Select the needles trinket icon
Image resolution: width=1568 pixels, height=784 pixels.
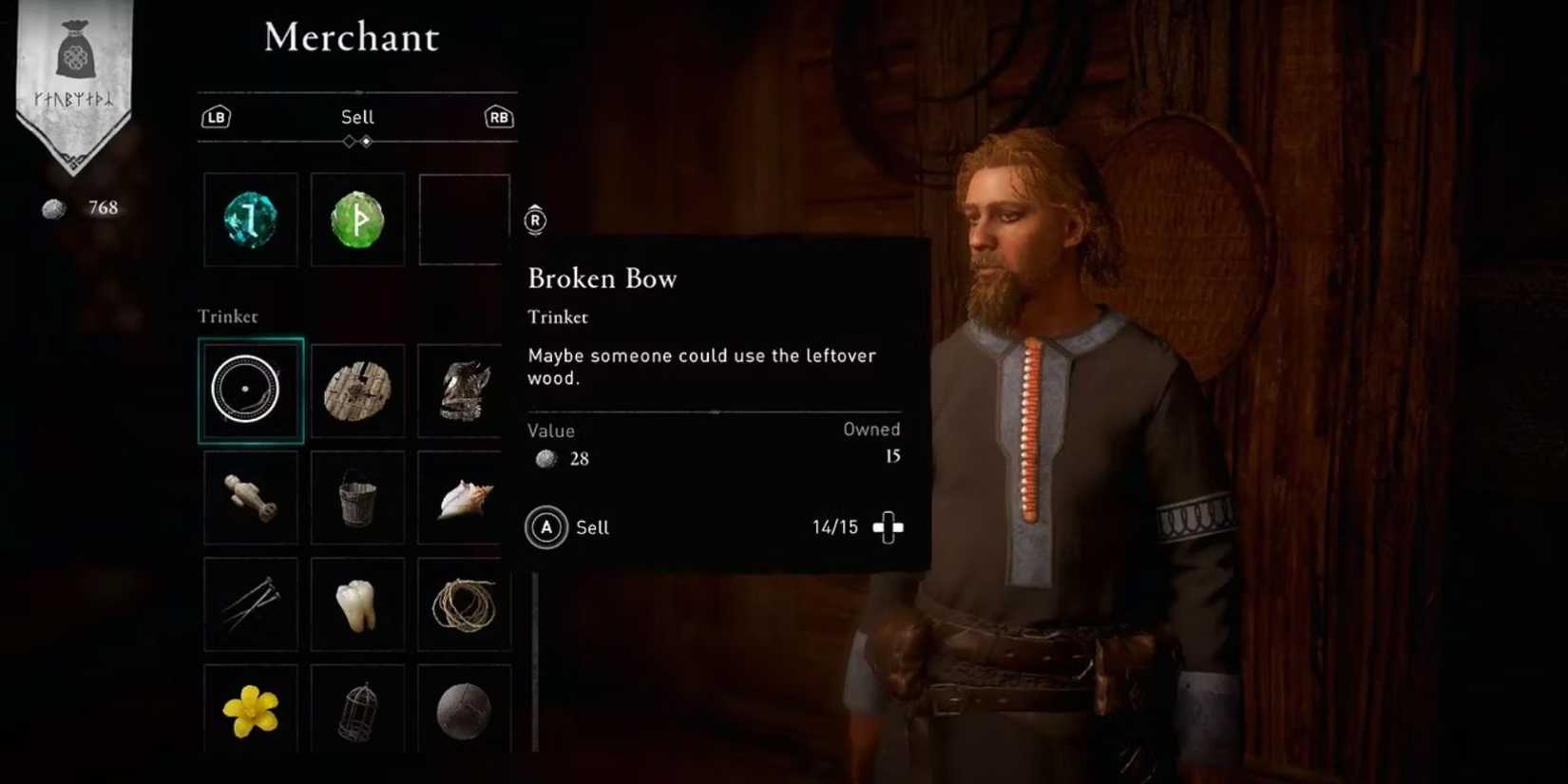[250, 603]
